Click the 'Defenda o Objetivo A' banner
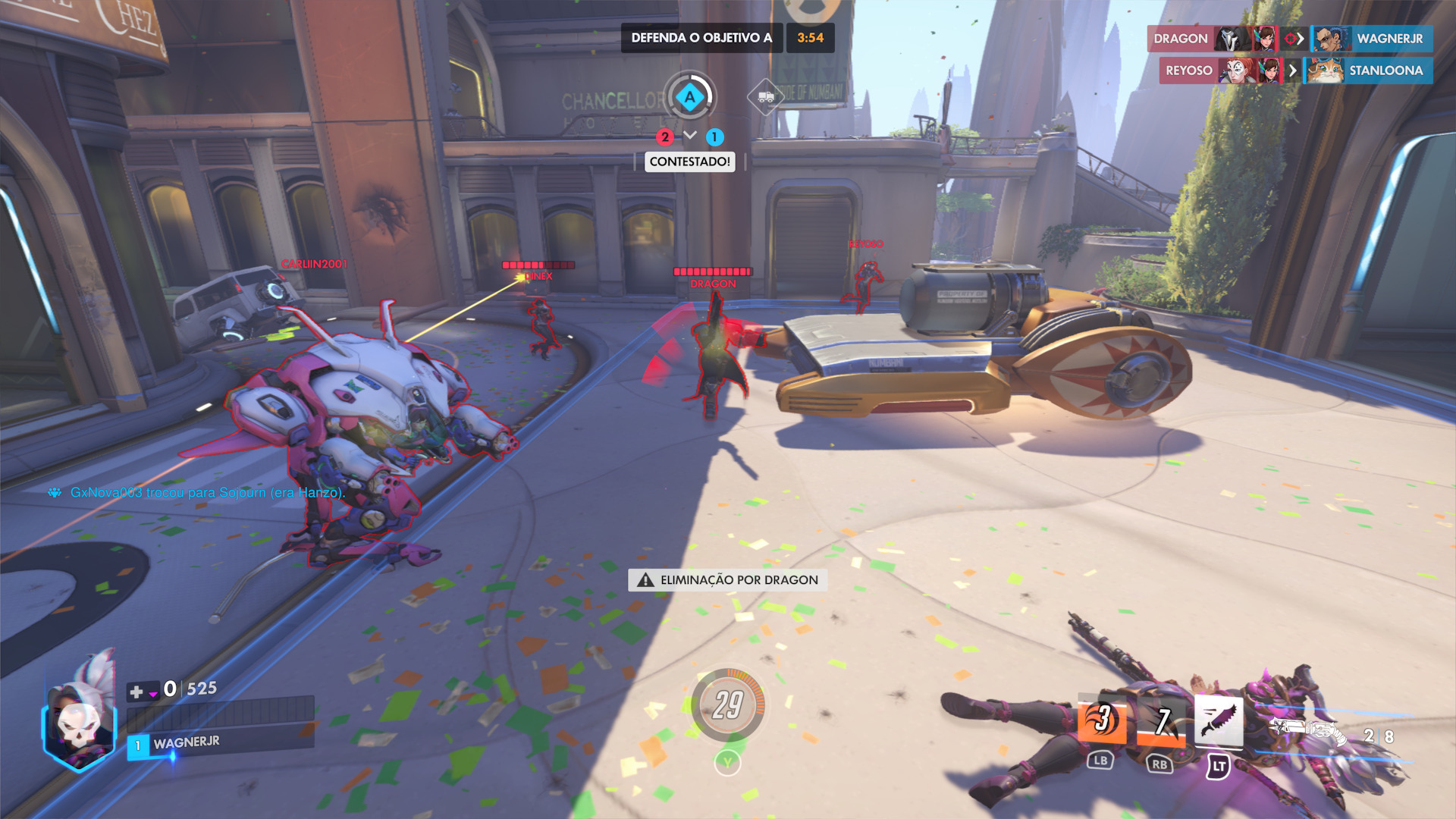Image resolution: width=1456 pixels, height=819 pixels. (701, 38)
